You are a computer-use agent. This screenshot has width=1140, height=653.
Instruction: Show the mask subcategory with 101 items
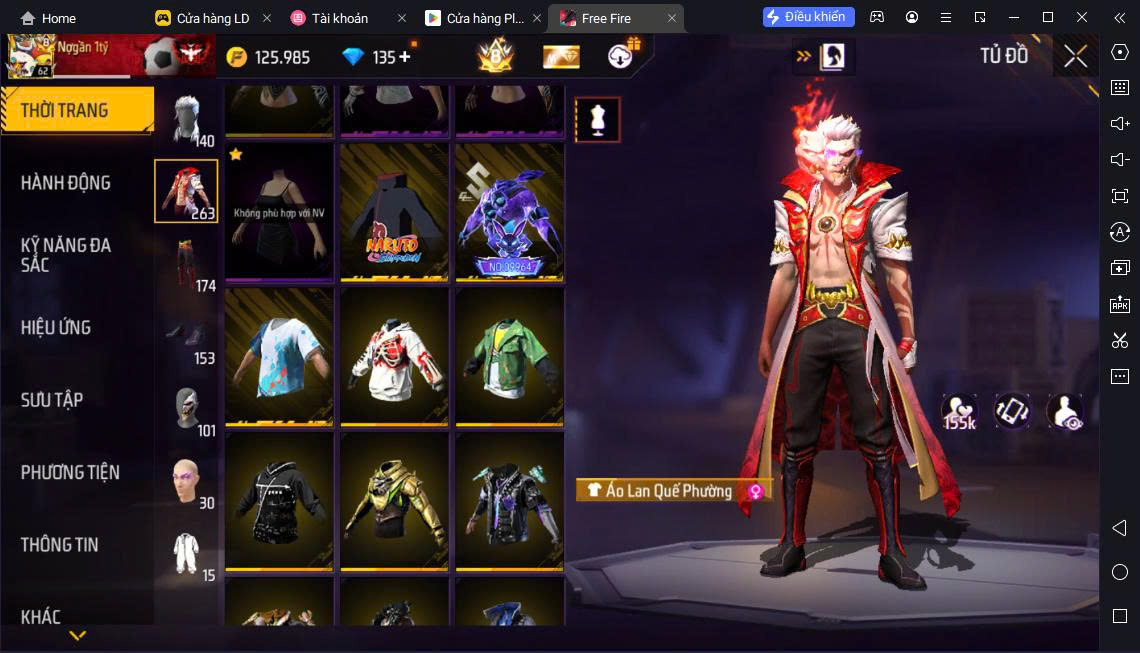click(x=186, y=408)
